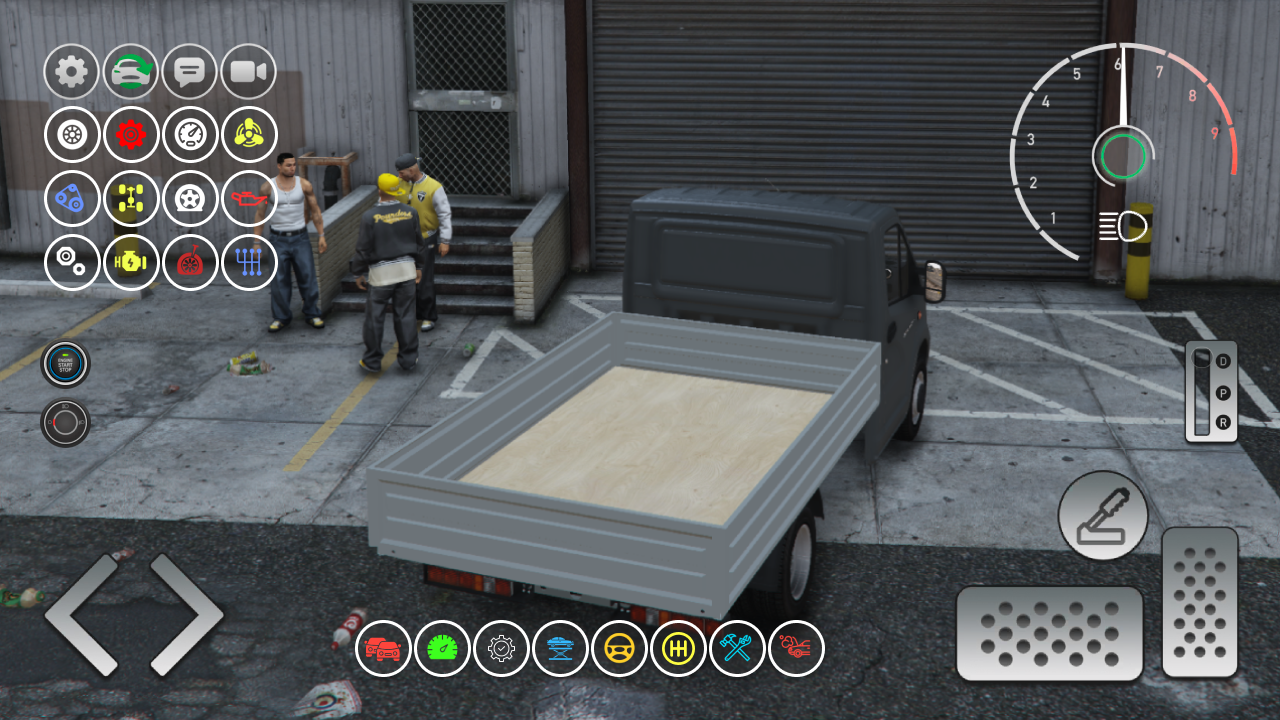Open the chat bubble icon
Screen dimensions: 1280x720
(190, 71)
